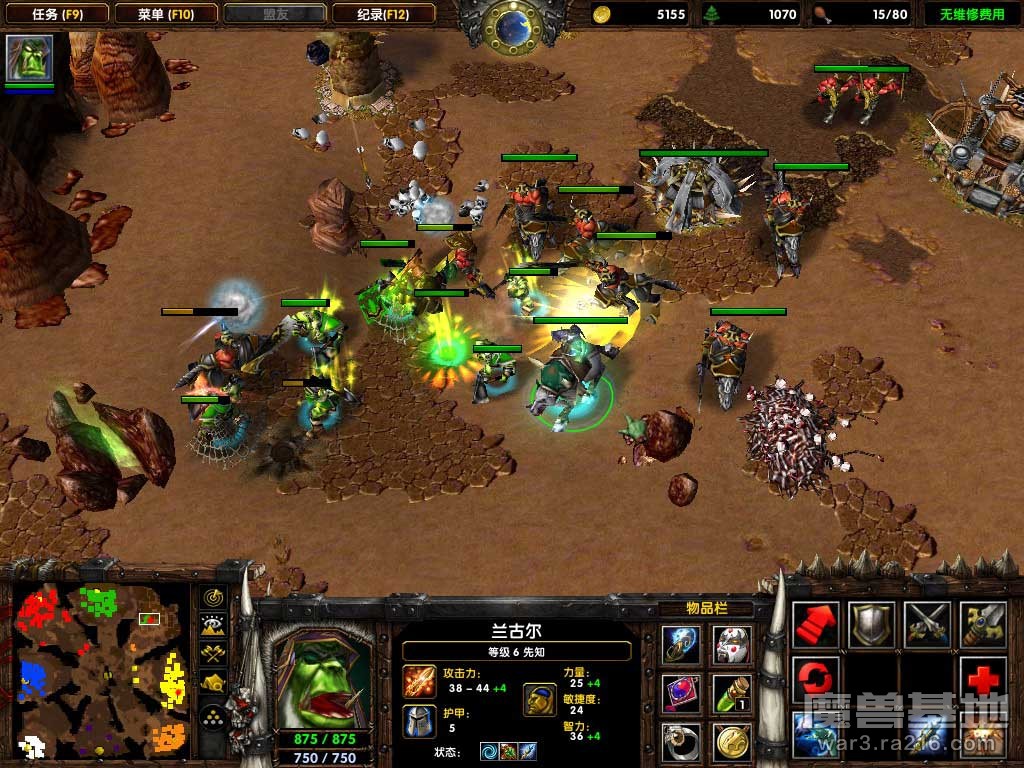Select the silver ring inventory item

click(x=680, y=741)
